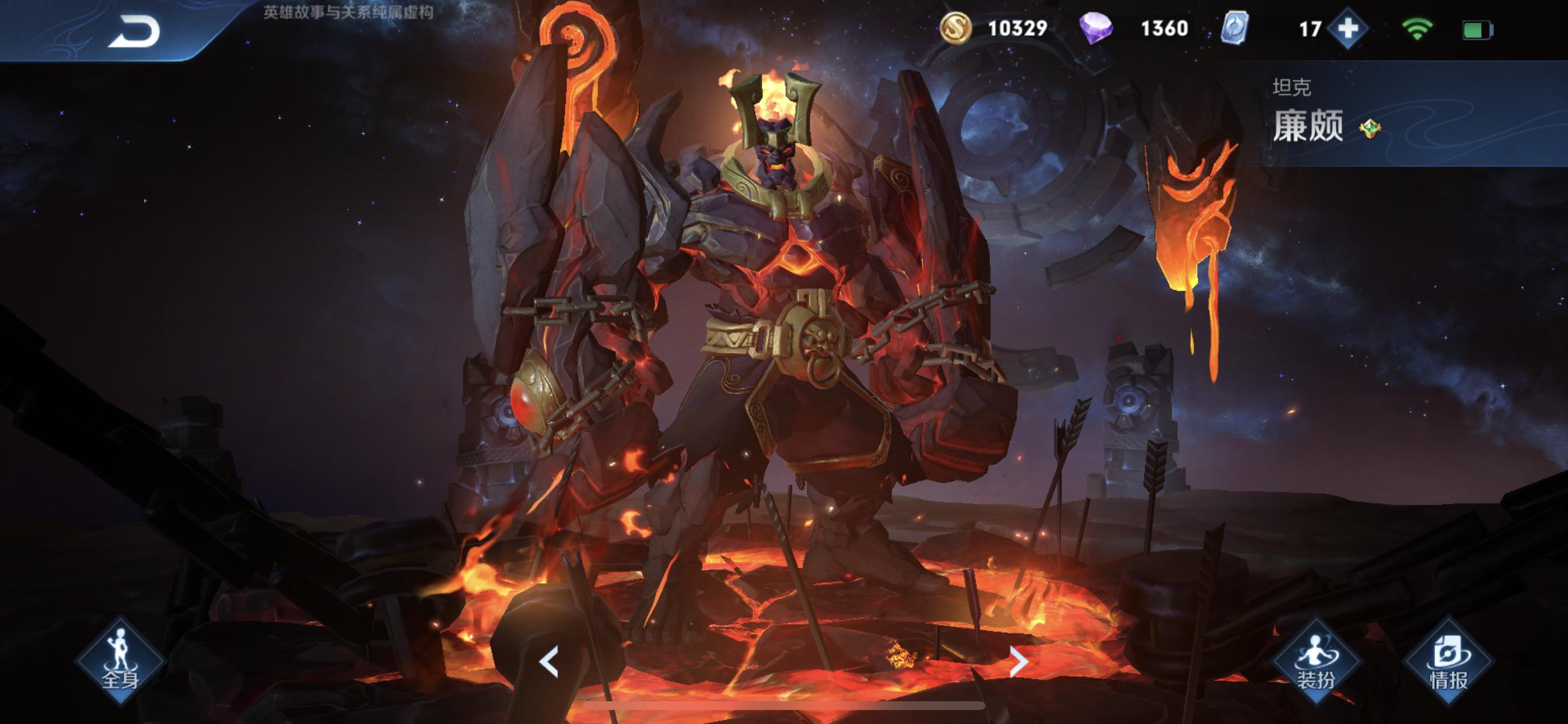Screen dimensions: 1568x724
Task: Tap the gold coin currency icon
Action: point(954,29)
